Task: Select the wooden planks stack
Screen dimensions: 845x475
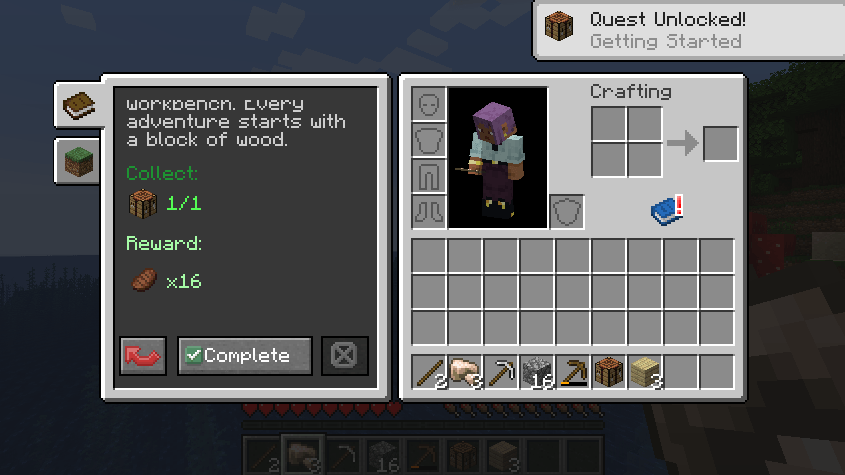Action: [x=645, y=373]
